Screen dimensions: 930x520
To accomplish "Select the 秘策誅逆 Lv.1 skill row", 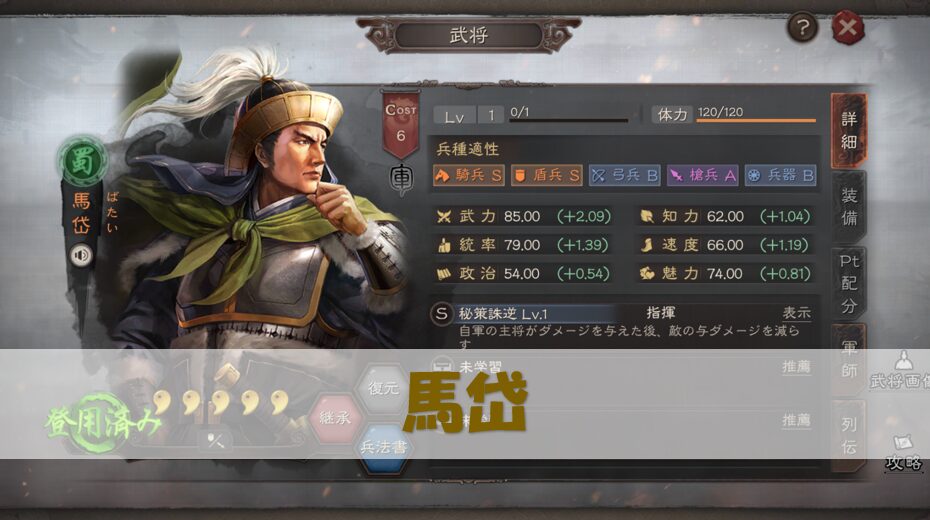I will pyautogui.click(x=540, y=314).
